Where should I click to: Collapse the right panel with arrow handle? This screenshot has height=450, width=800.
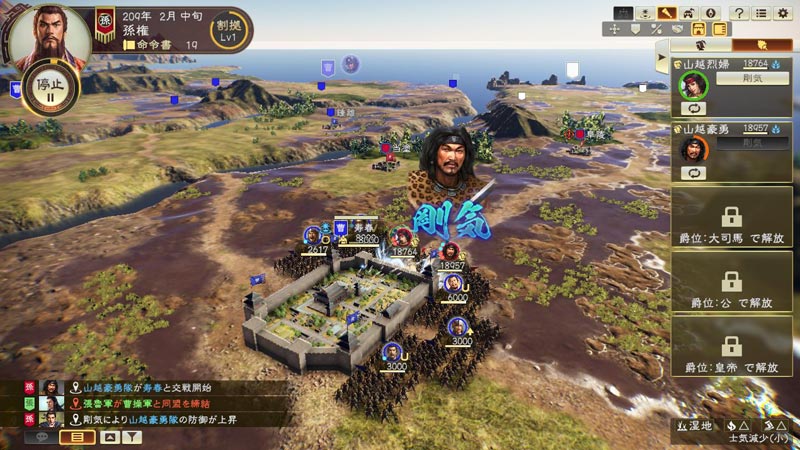click(x=661, y=60)
